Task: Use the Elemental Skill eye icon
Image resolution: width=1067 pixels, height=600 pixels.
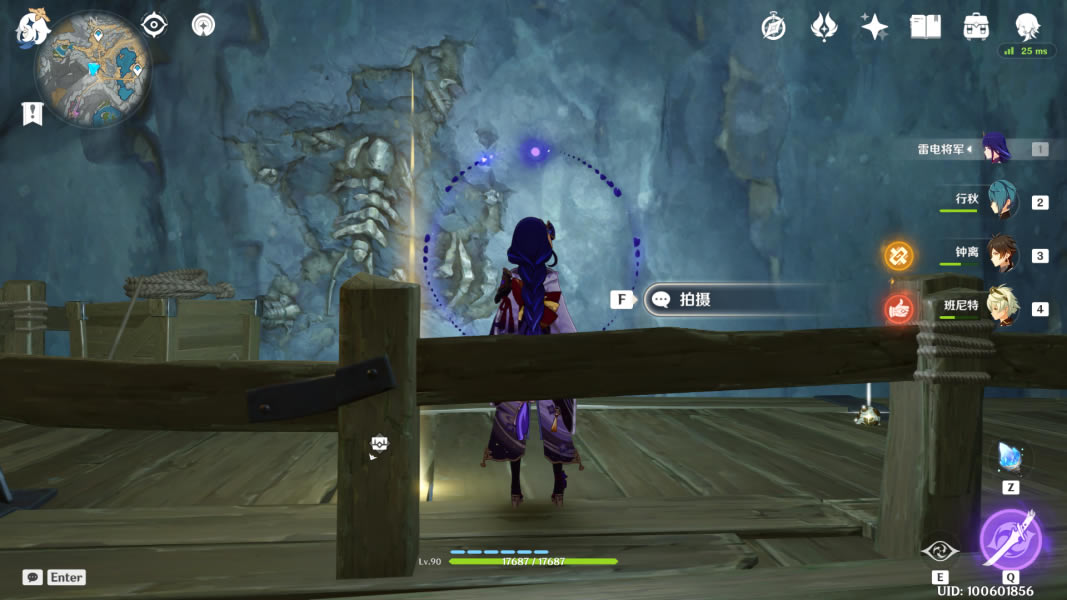Action: [940, 551]
